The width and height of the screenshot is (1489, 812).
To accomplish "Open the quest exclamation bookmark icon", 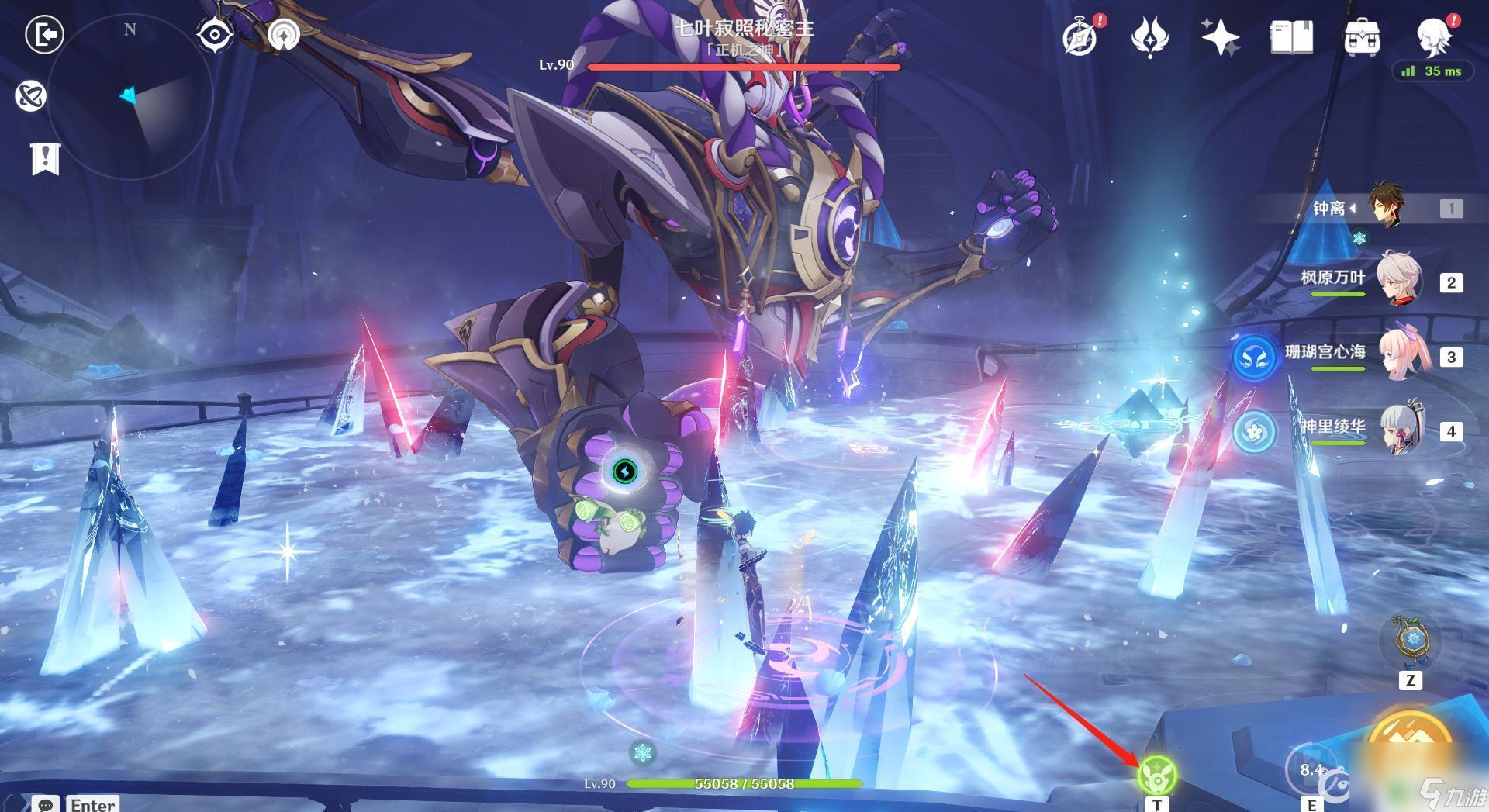I will (x=45, y=158).
